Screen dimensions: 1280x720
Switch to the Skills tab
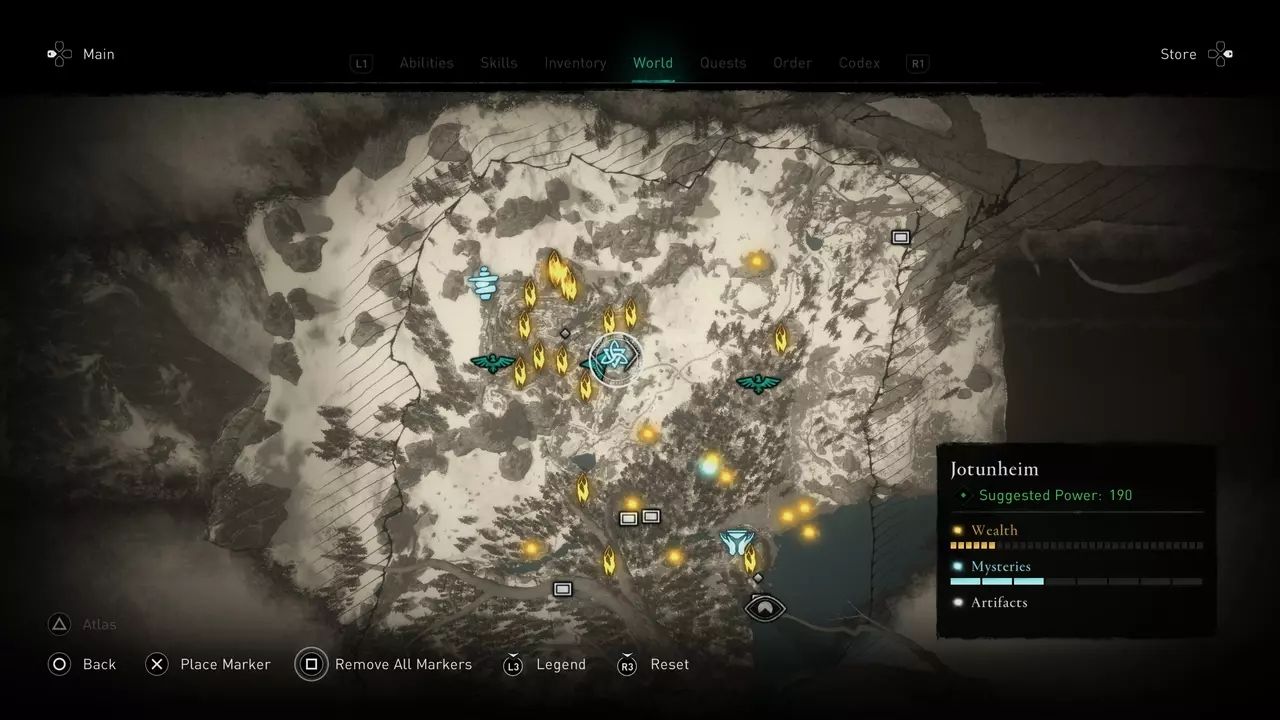[x=498, y=63]
